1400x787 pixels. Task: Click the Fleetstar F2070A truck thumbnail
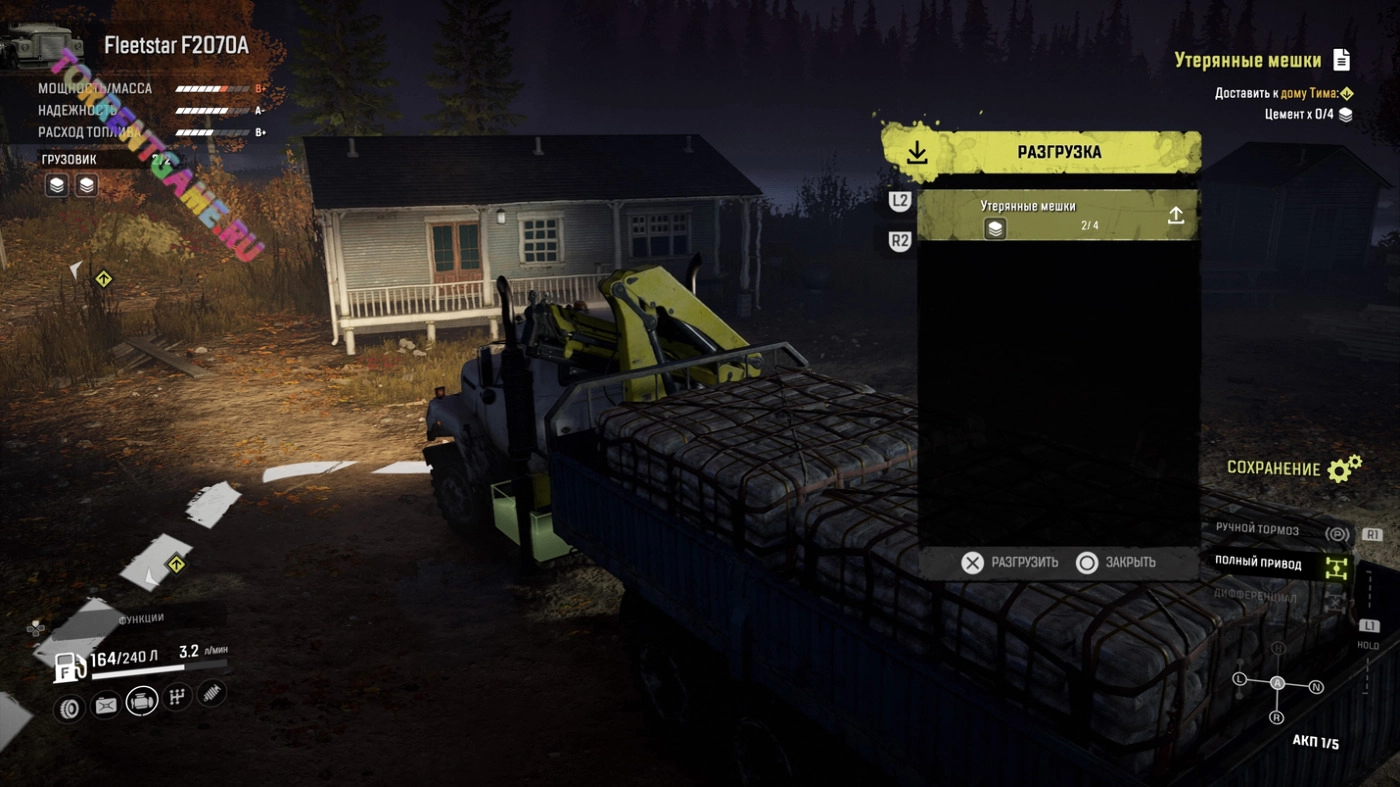point(44,47)
